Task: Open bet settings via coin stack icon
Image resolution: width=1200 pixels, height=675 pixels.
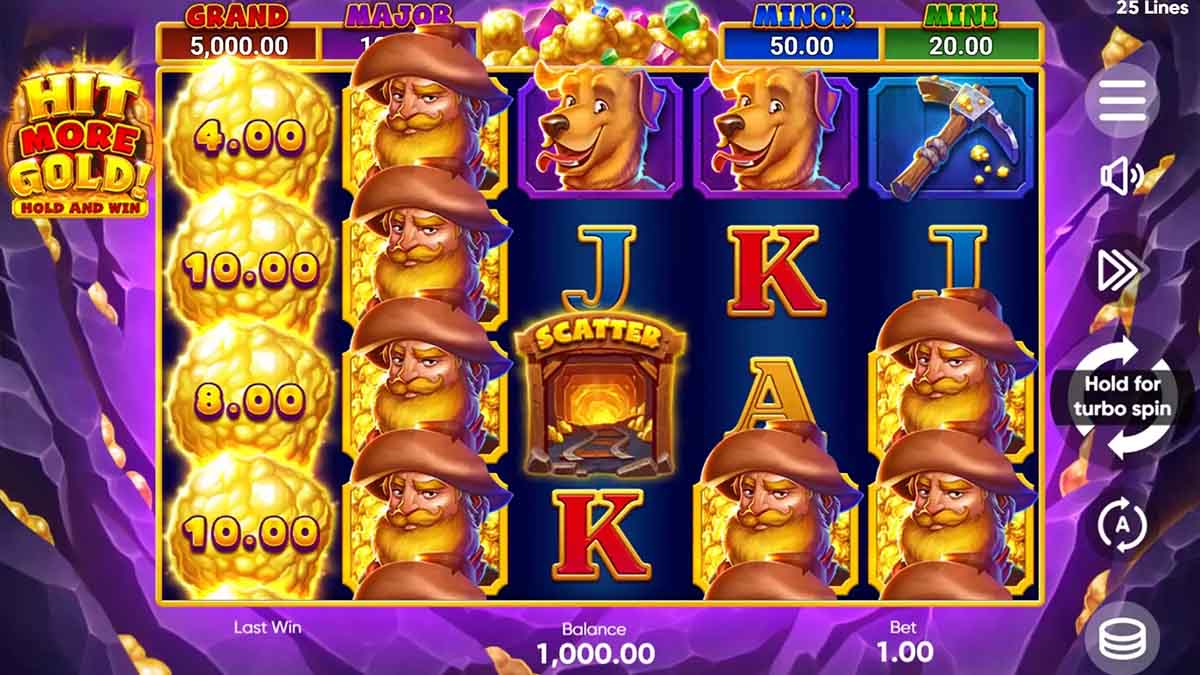Action: (x=1121, y=637)
